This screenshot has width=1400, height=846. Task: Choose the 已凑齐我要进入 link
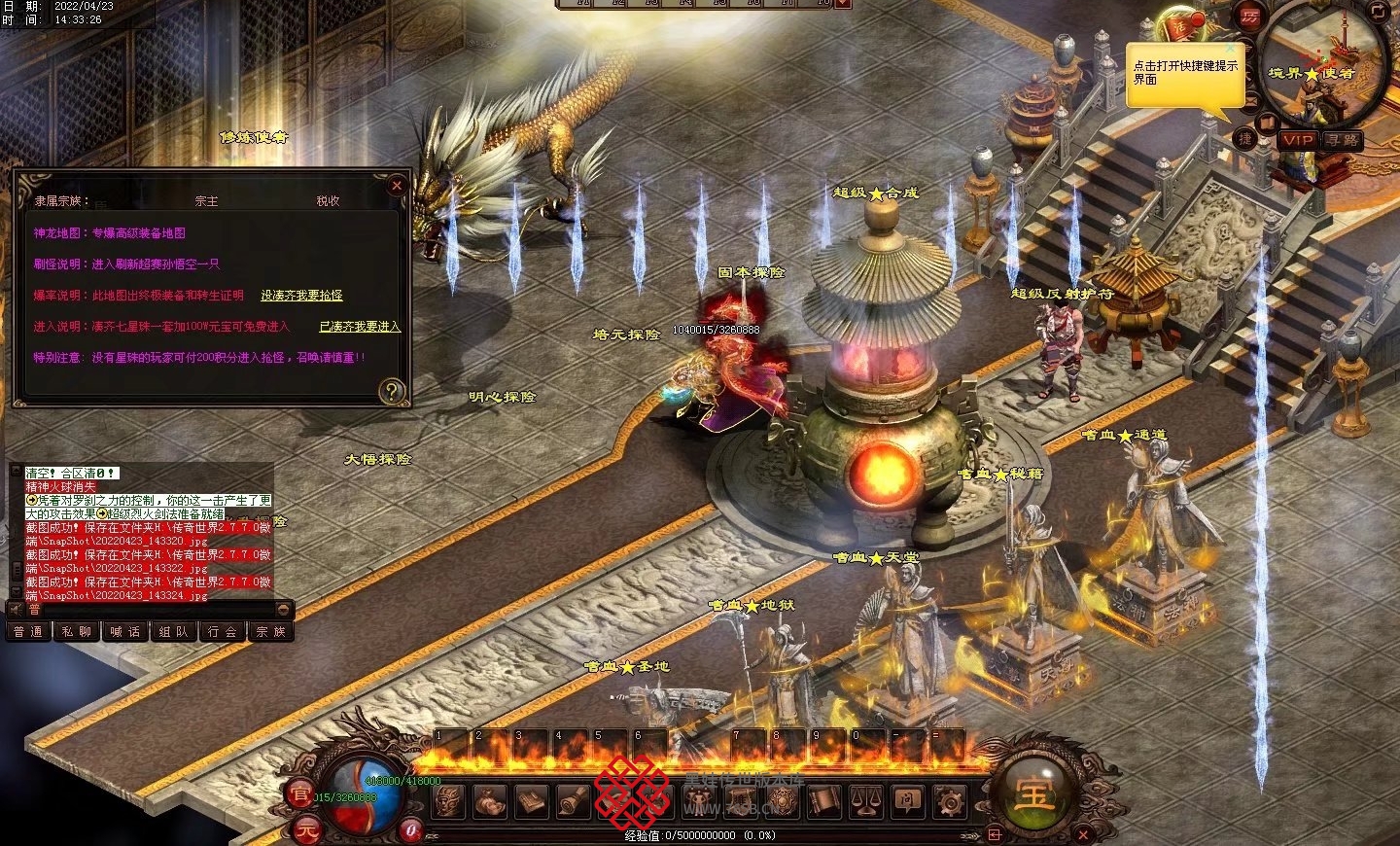(x=360, y=327)
